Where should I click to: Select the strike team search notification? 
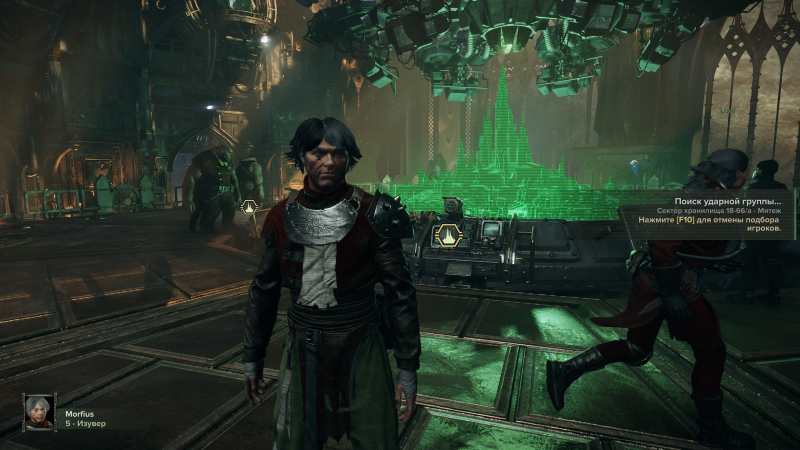pos(713,211)
